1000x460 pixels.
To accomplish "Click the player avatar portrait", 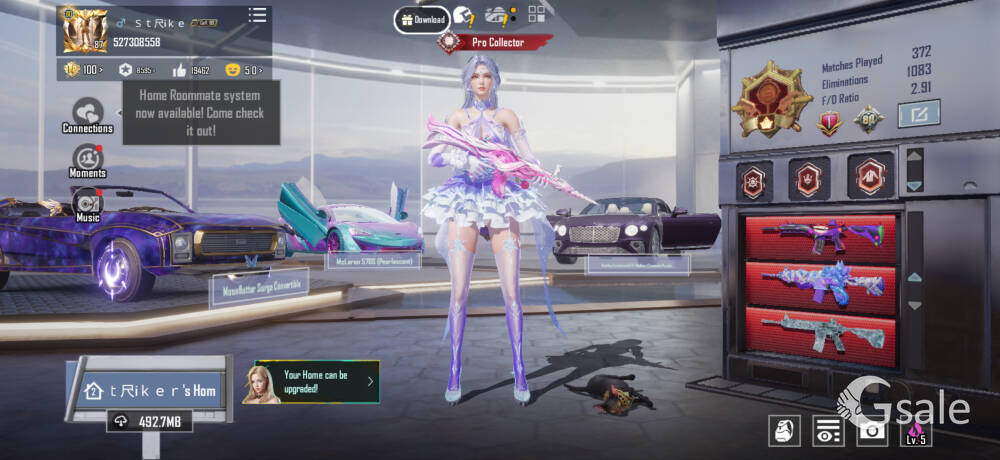I will coord(85,30).
